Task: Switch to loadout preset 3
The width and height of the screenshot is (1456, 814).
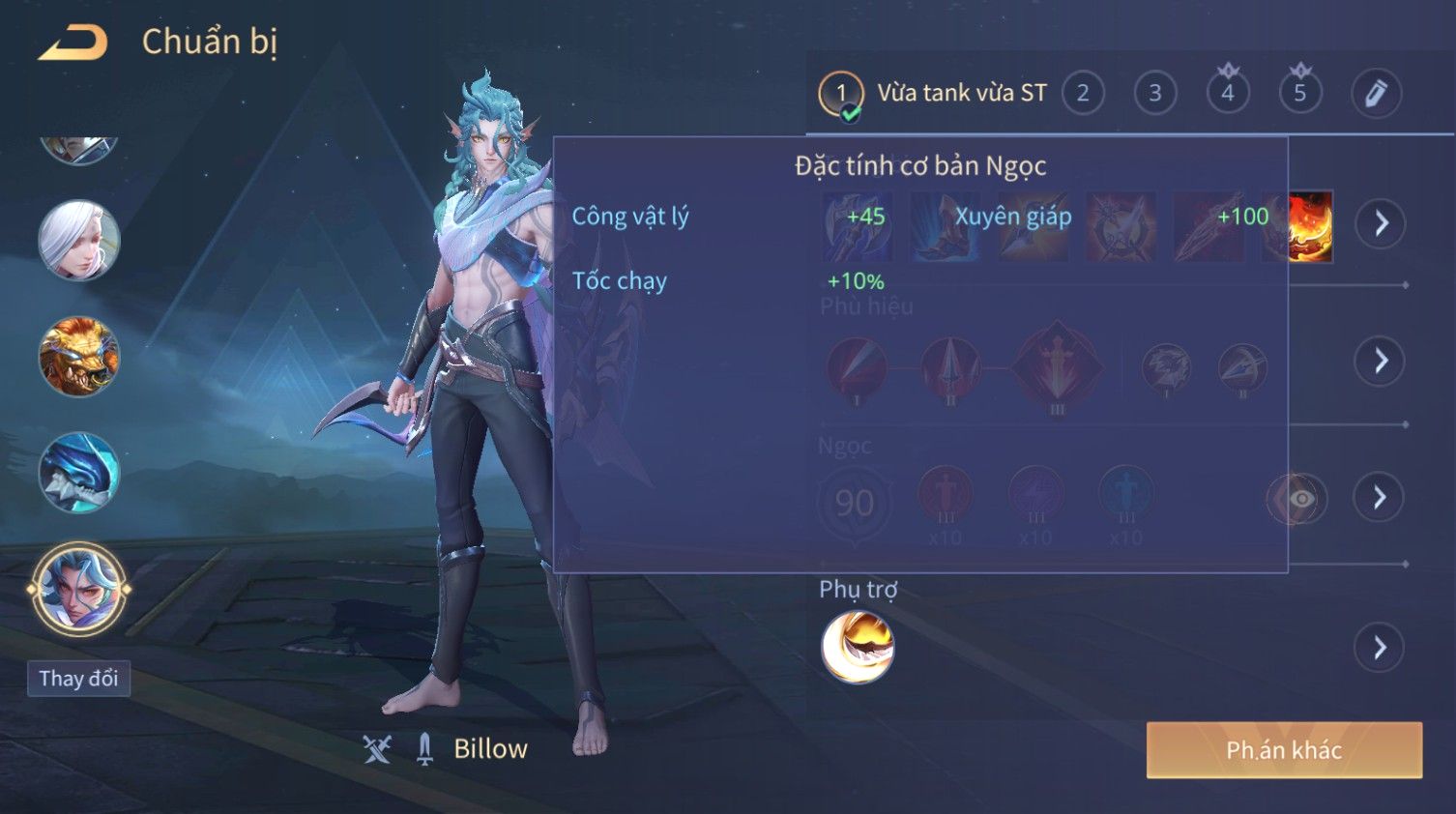Action: 1154,94
